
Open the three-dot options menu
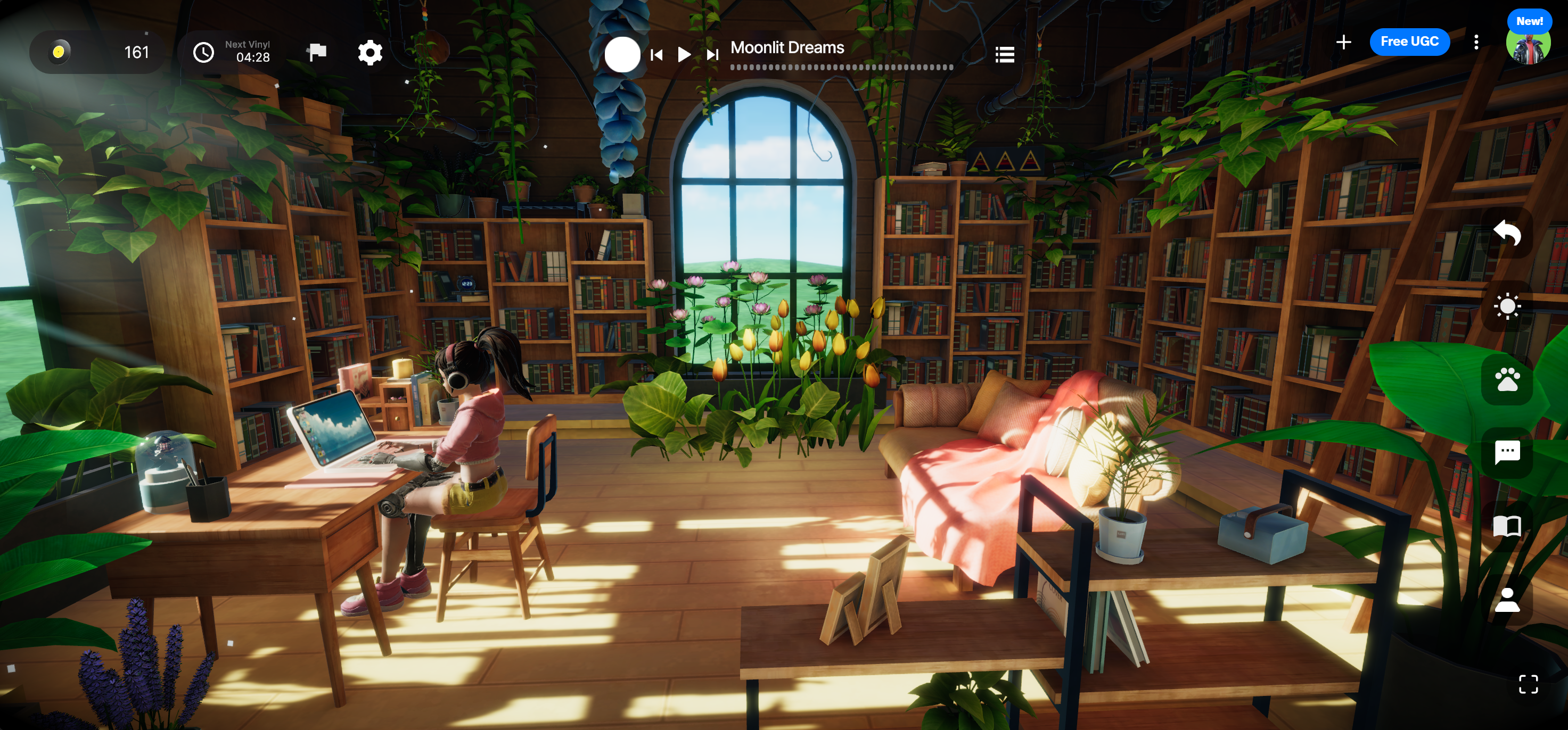click(x=1476, y=42)
